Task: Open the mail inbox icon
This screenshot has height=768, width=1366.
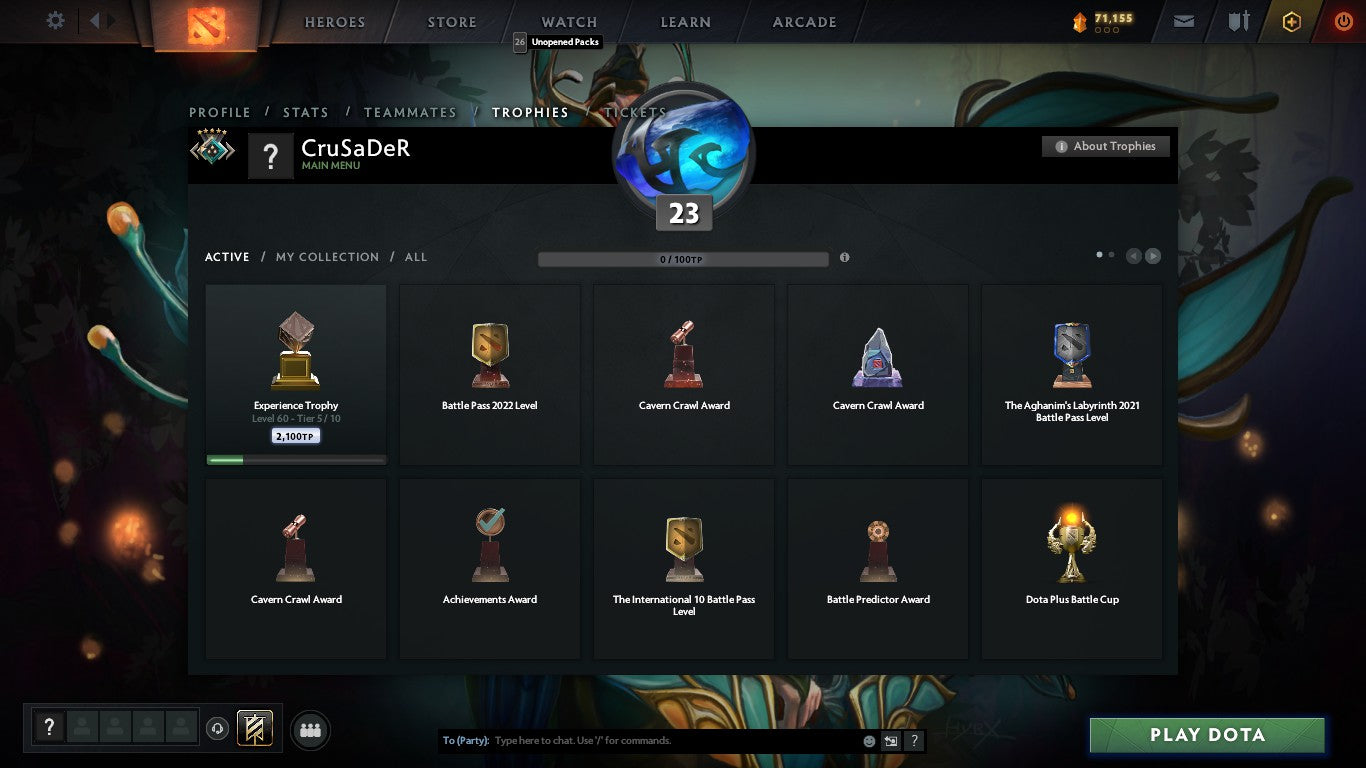Action: 1184,21
